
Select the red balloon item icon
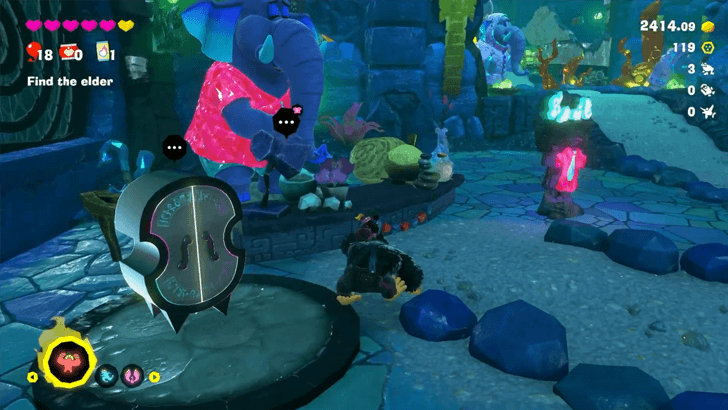(33, 53)
